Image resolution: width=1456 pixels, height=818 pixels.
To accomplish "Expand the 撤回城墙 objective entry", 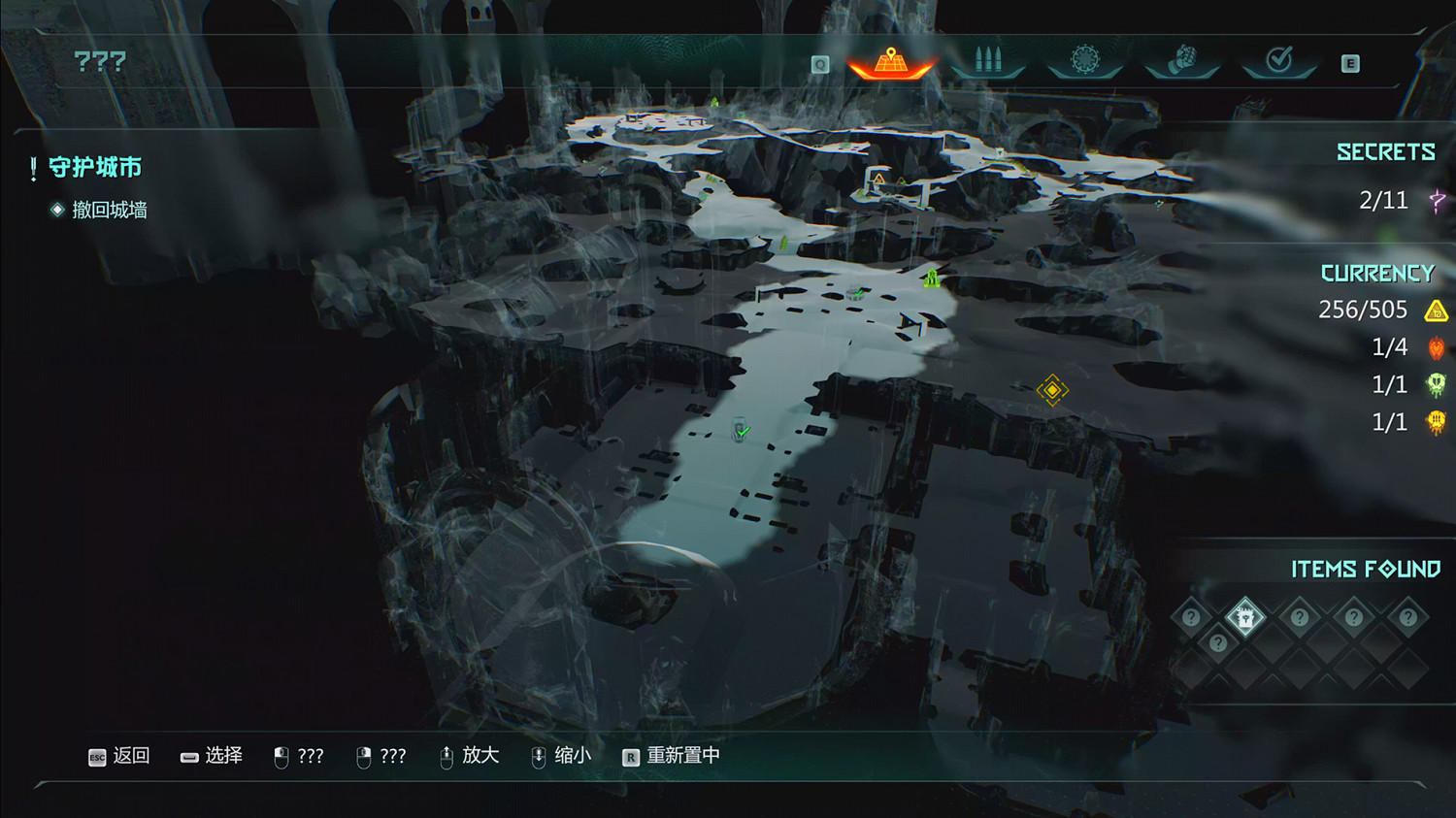I will coord(110,210).
